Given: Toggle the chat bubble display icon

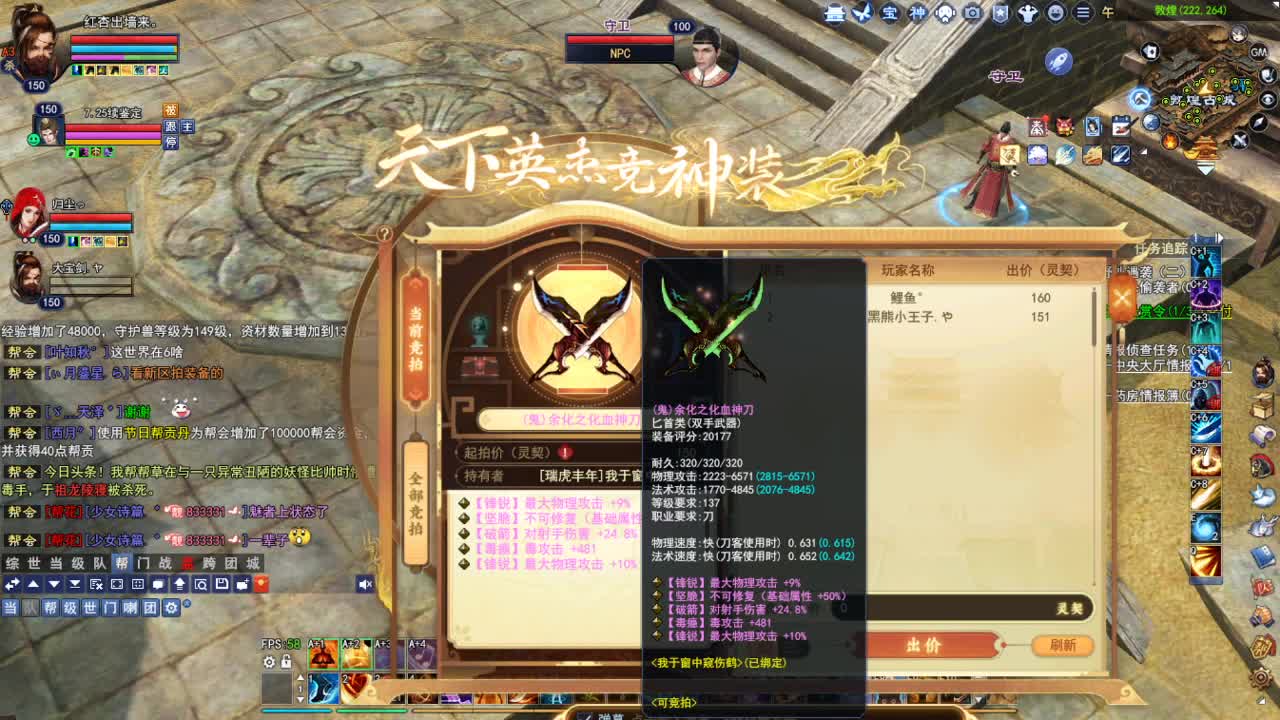Looking at the screenshot, I should [x=158, y=584].
